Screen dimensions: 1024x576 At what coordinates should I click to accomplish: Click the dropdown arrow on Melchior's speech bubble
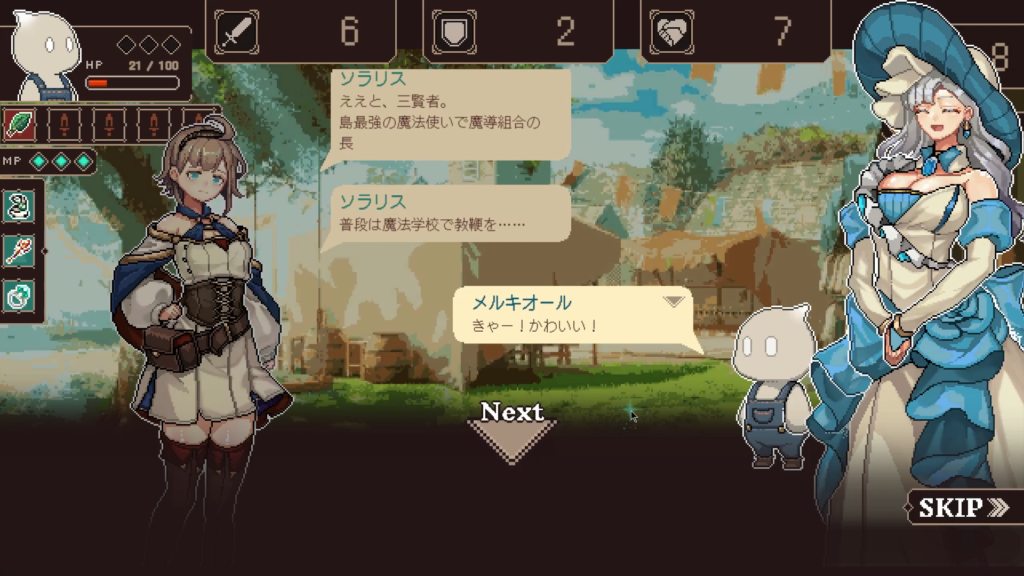point(674,301)
